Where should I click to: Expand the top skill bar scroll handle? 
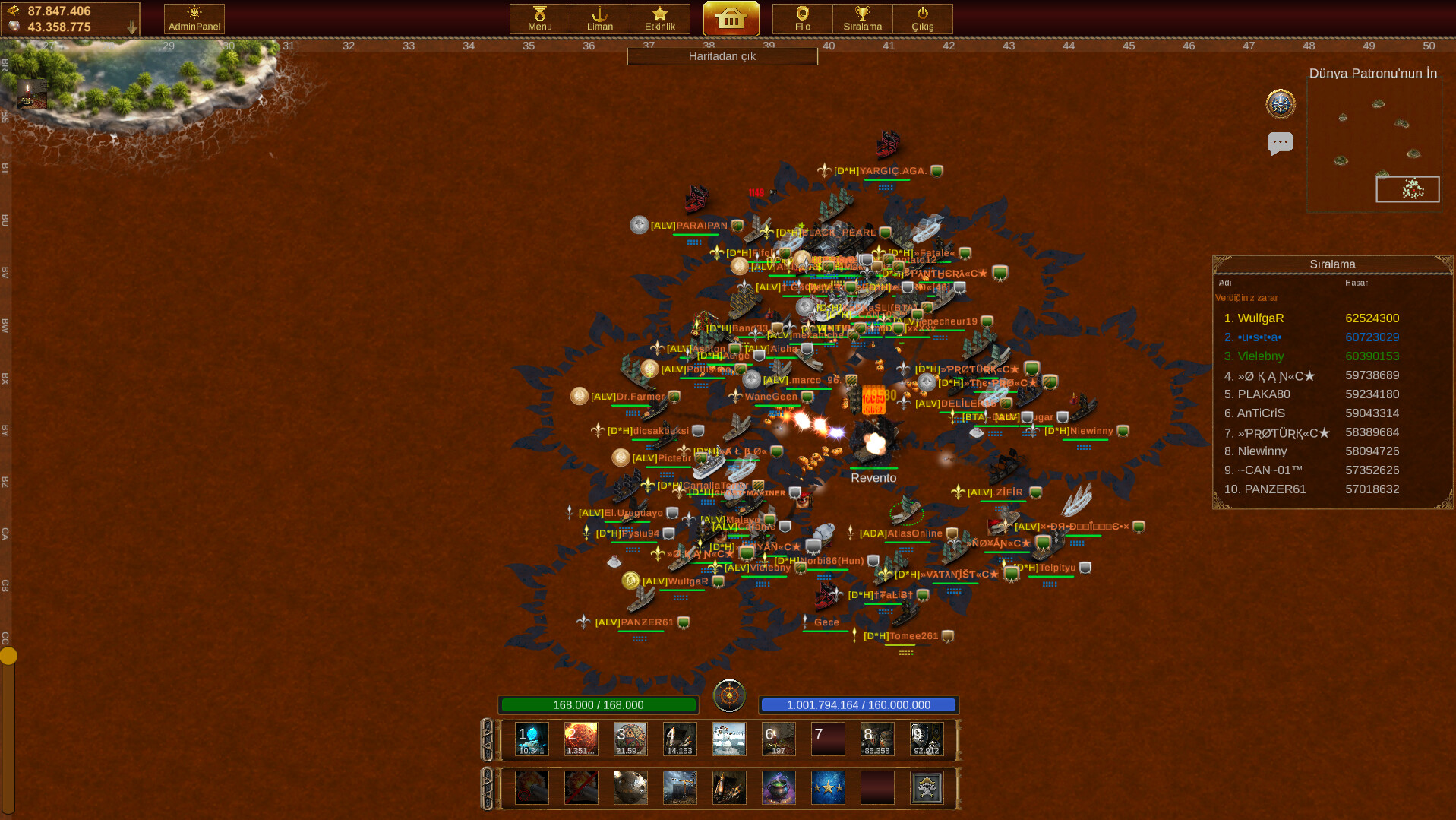pyautogui.click(x=488, y=738)
